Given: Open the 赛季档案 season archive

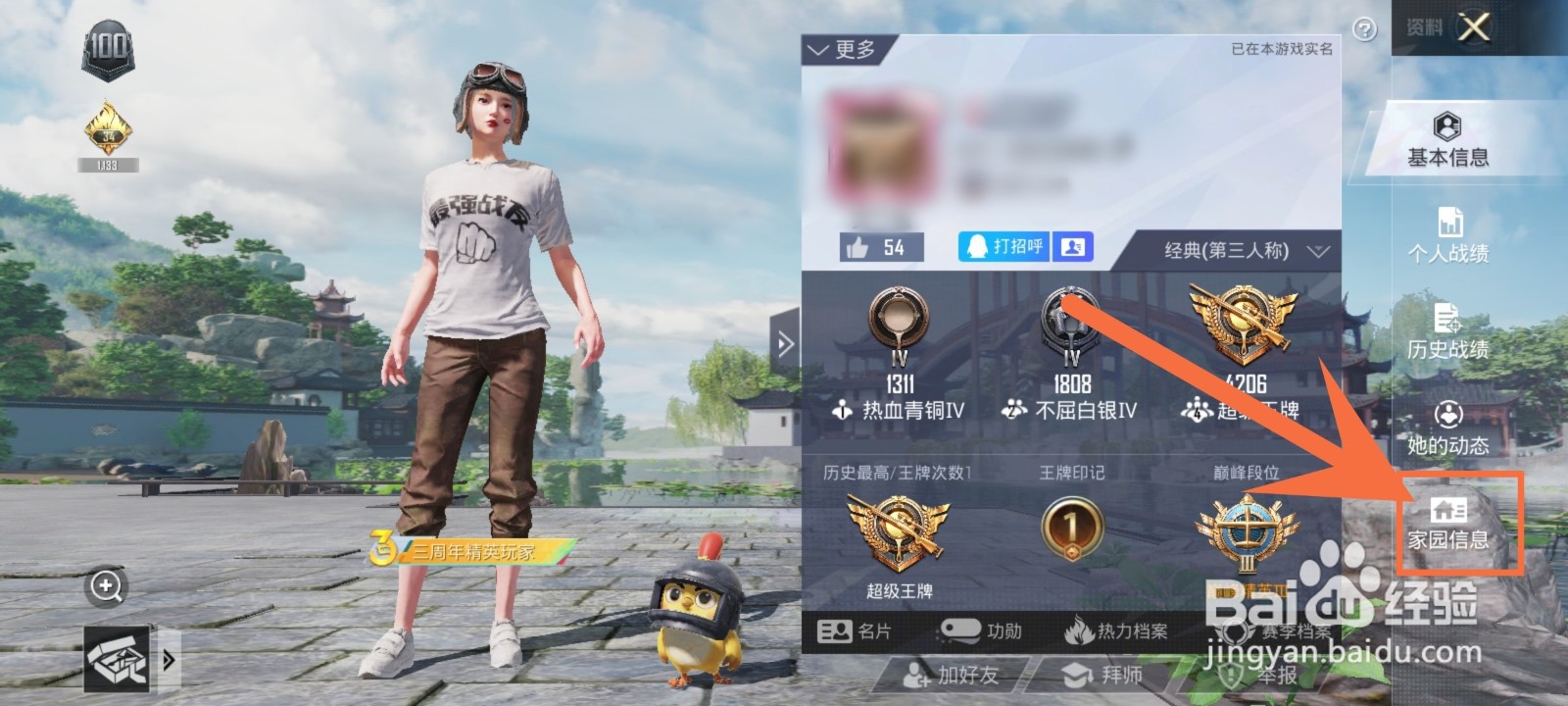Looking at the screenshot, I should pos(1296,631).
